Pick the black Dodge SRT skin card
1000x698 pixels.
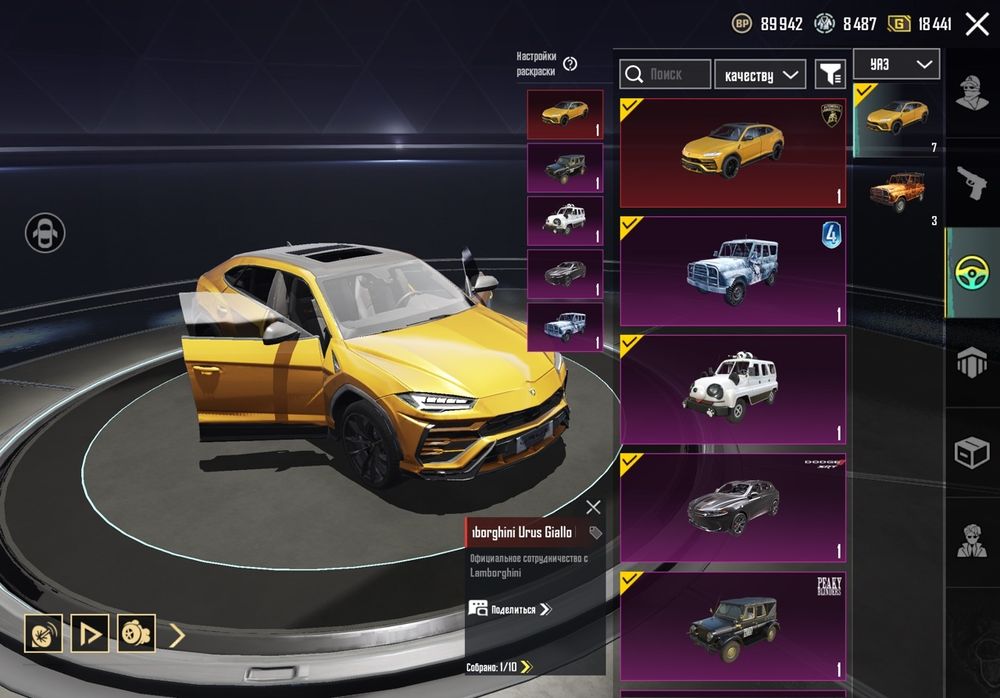[732, 507]
